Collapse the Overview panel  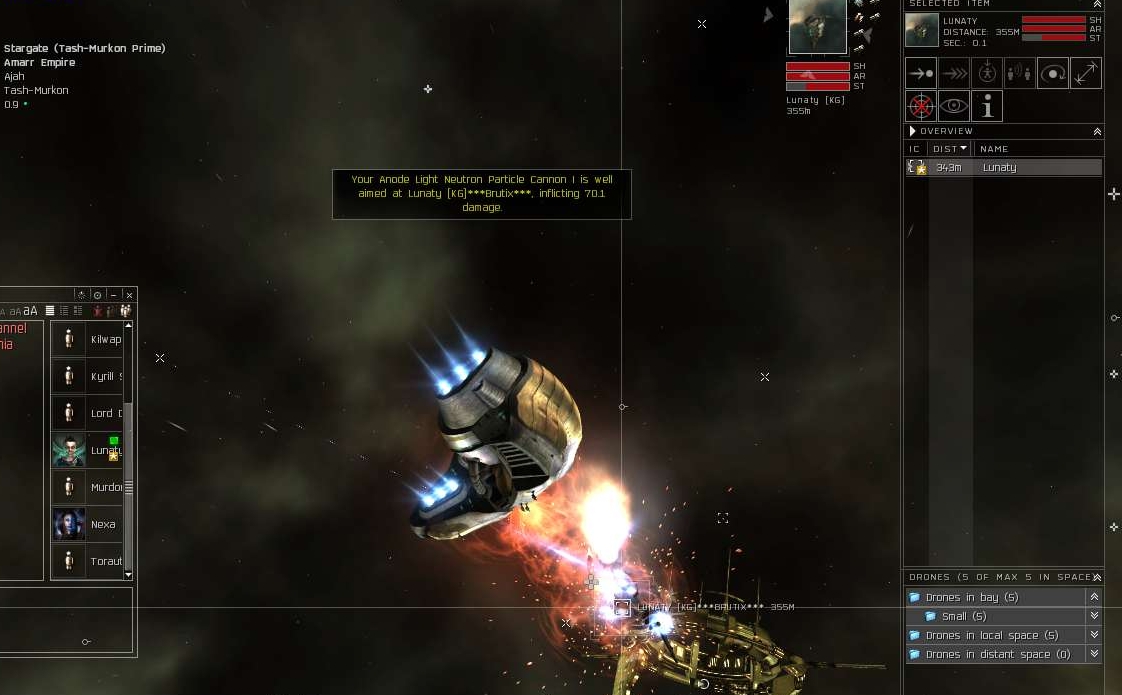click(1097, 131)
